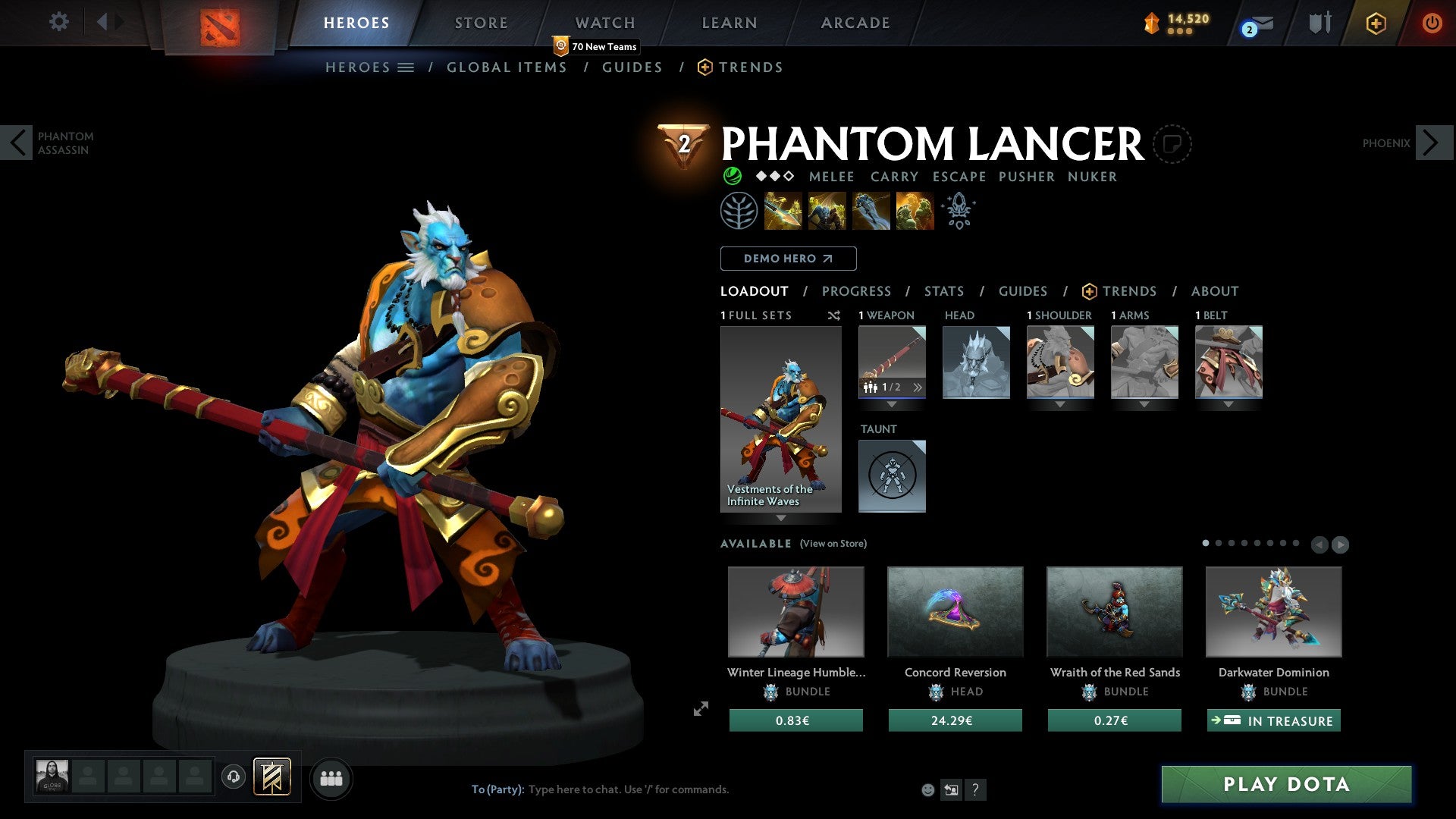
Task: Shuffle the loadout with the shuffle icon
Action: [834, 315]
